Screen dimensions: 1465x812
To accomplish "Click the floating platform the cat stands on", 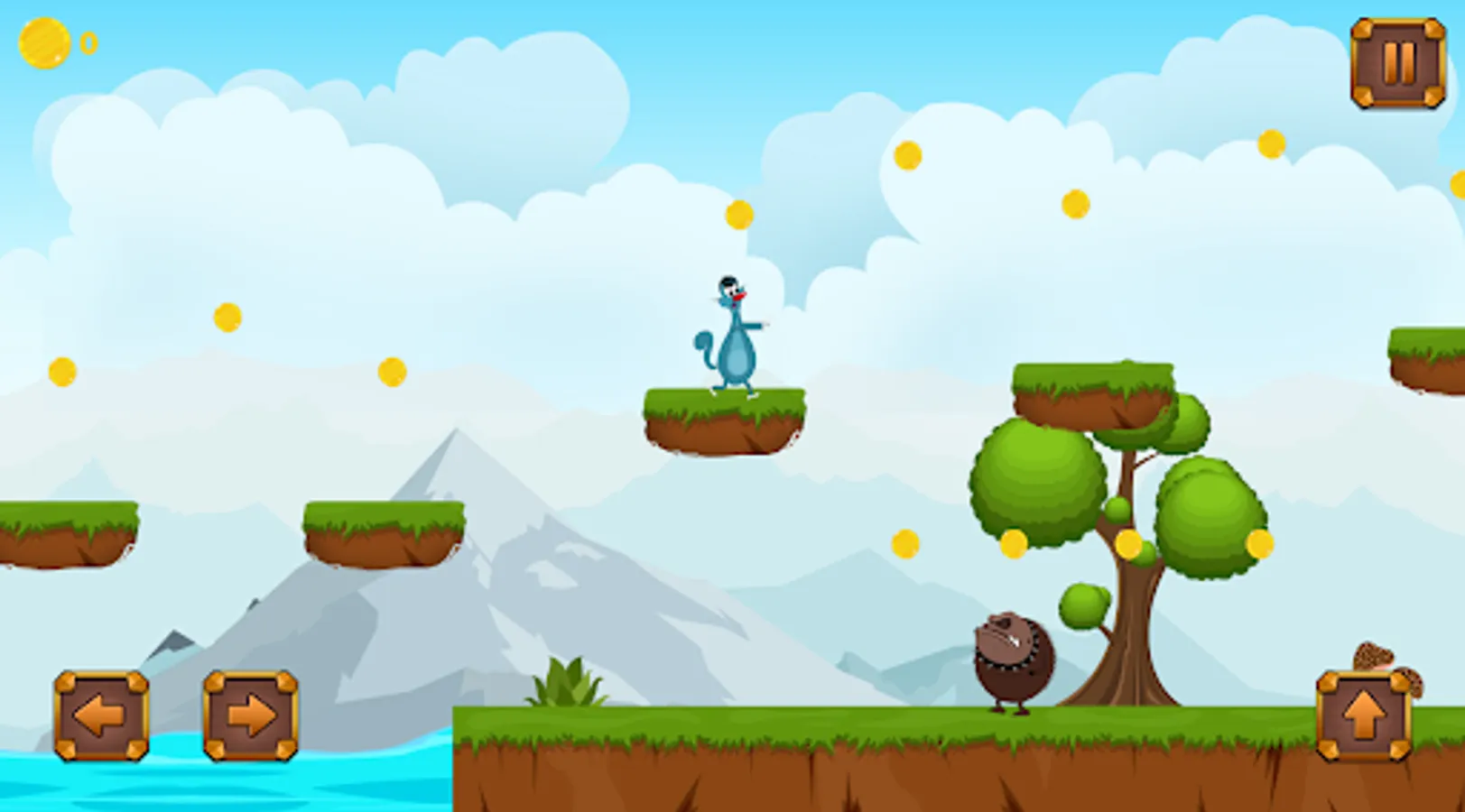I will point(722,420).
